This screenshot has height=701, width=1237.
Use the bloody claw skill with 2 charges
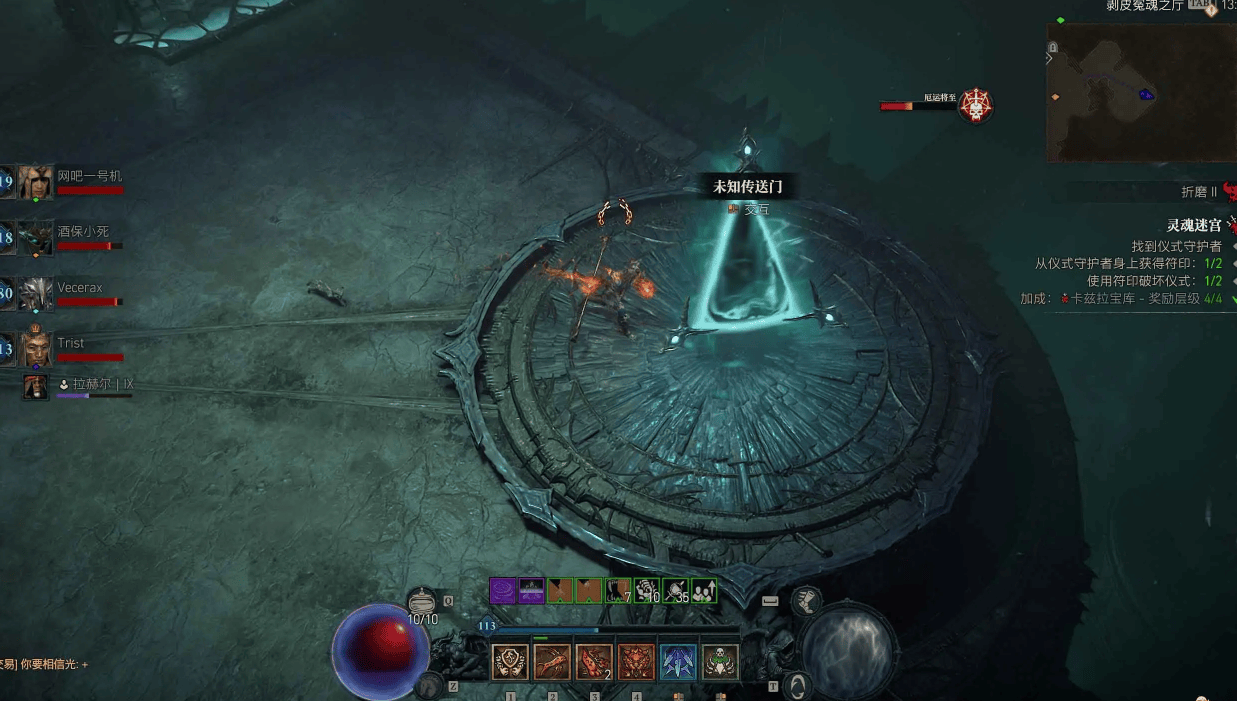pos(594,662)
